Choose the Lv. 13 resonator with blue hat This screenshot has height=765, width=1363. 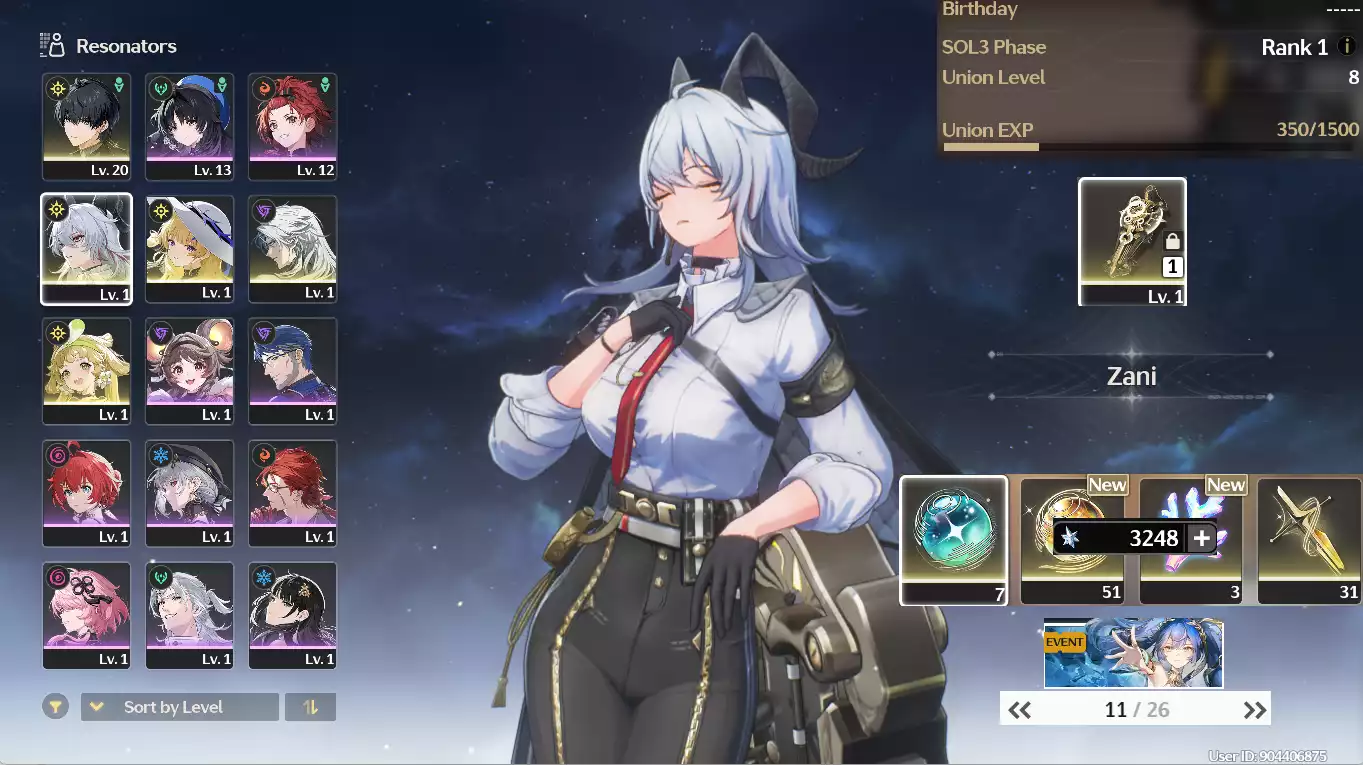tap(189, 127)
